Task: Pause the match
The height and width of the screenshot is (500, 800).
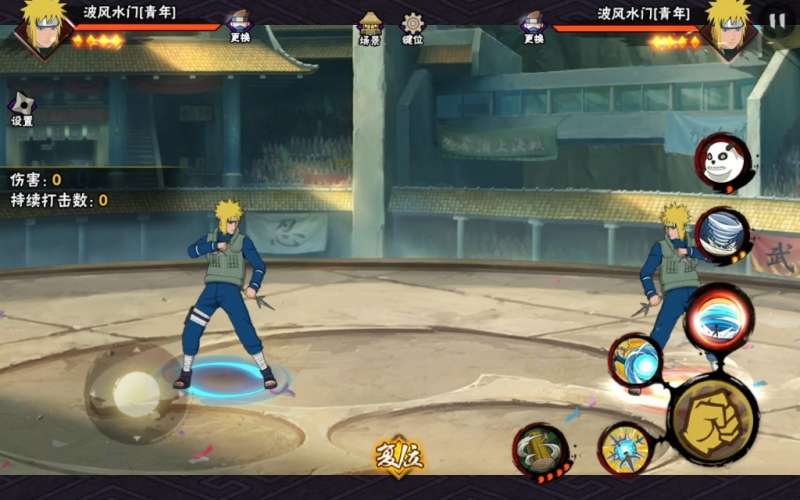Action: pos(778,20)
